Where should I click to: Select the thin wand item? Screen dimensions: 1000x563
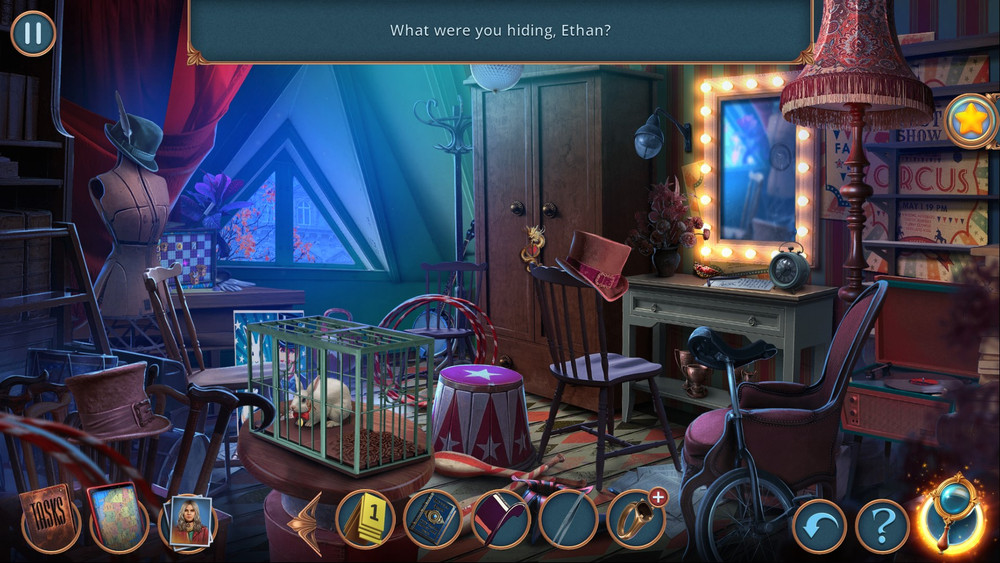click(x=568, y=519)
